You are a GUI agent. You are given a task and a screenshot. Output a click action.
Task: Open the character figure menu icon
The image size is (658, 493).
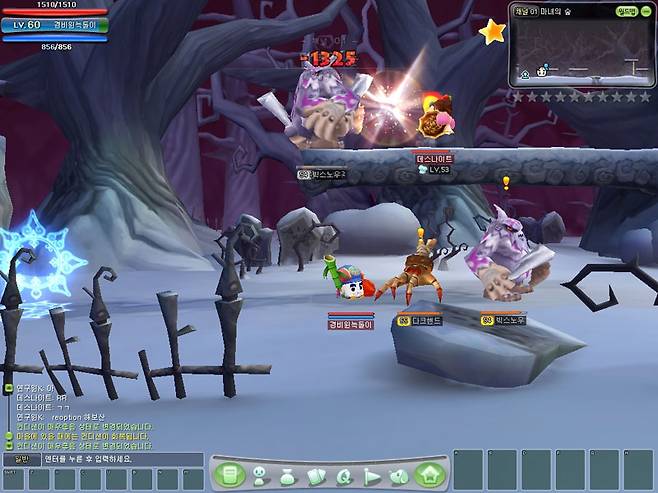tap(259, 476)
